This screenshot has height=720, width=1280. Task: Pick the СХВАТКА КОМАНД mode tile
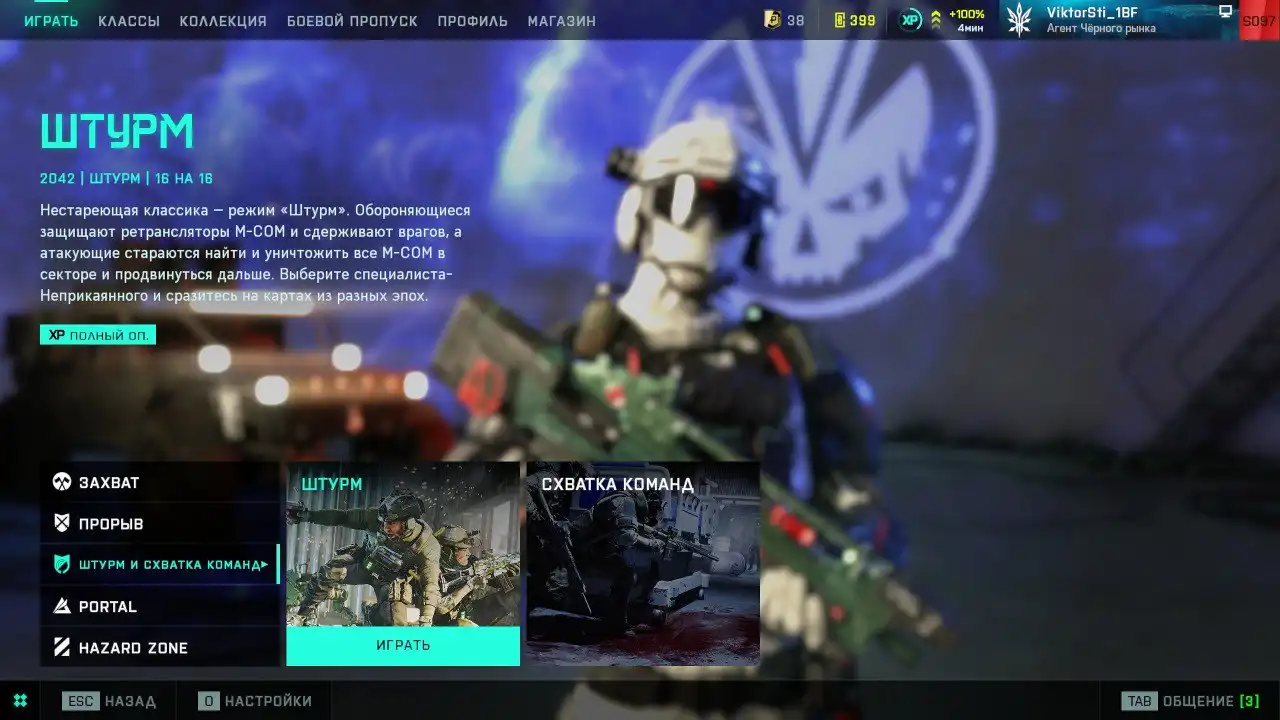pos(643,563)
